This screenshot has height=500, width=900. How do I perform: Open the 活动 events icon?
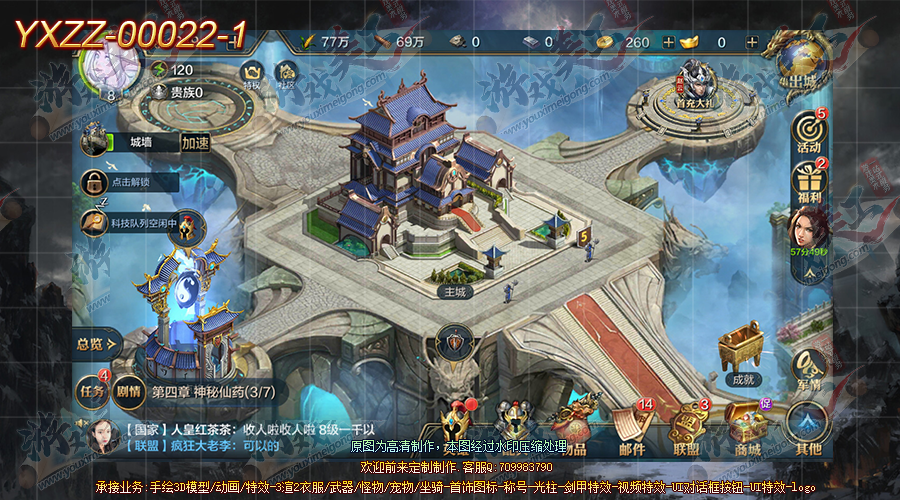[x=808, y=131]
